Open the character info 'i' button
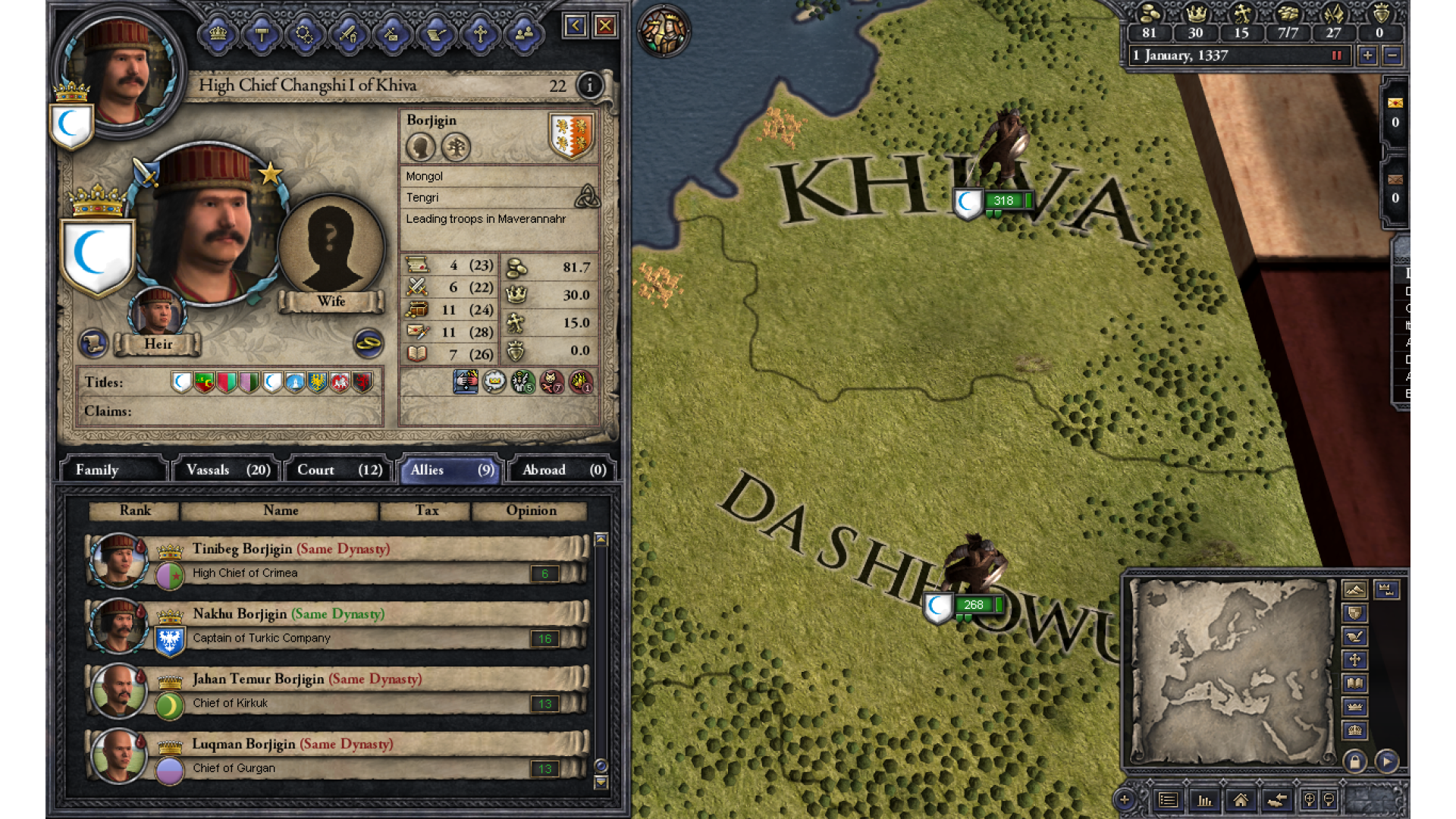Screen dimensions: 1456x819 pyautogui.click(x=589, y=86)
